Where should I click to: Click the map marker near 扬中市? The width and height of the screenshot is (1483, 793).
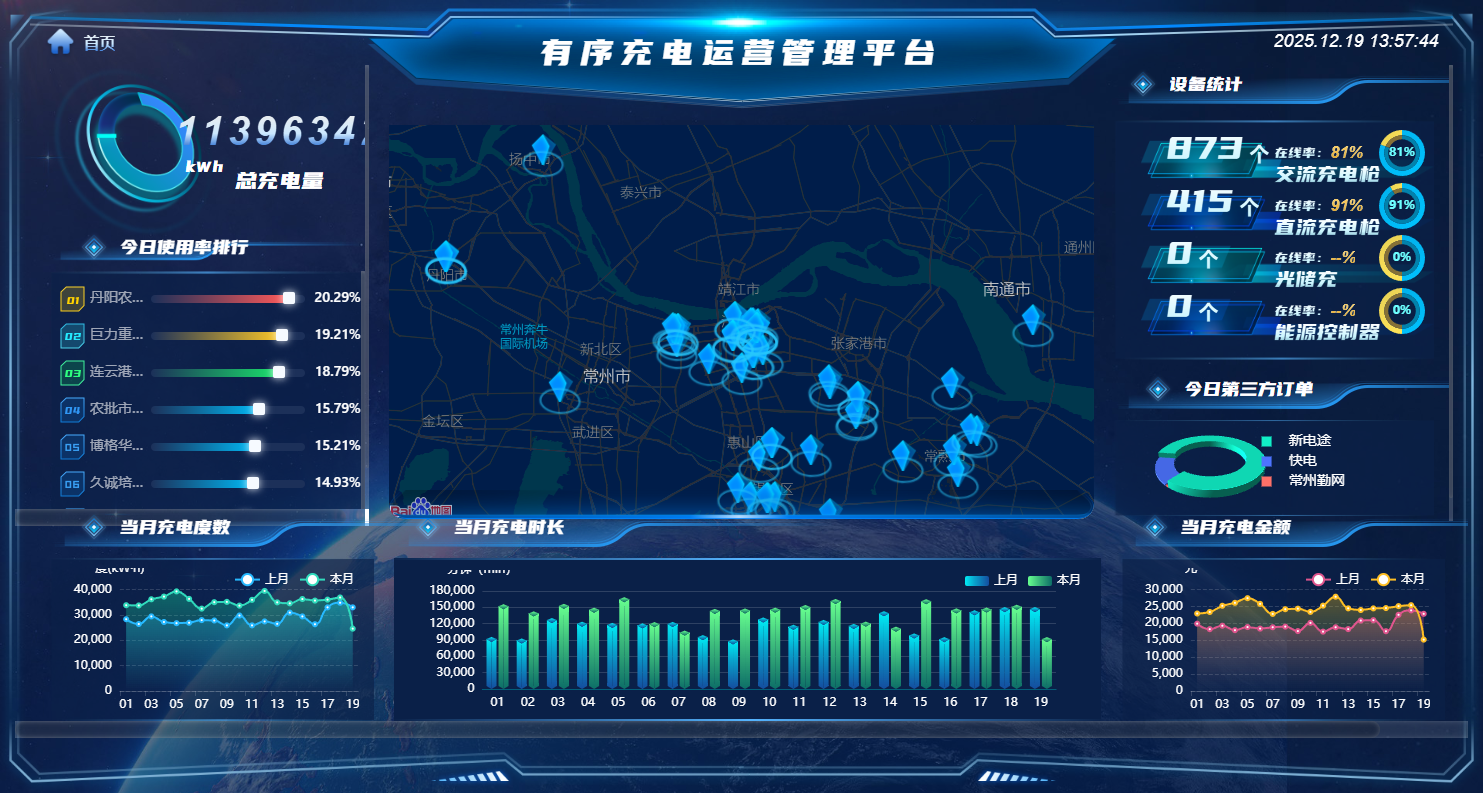tap(543, 150)
